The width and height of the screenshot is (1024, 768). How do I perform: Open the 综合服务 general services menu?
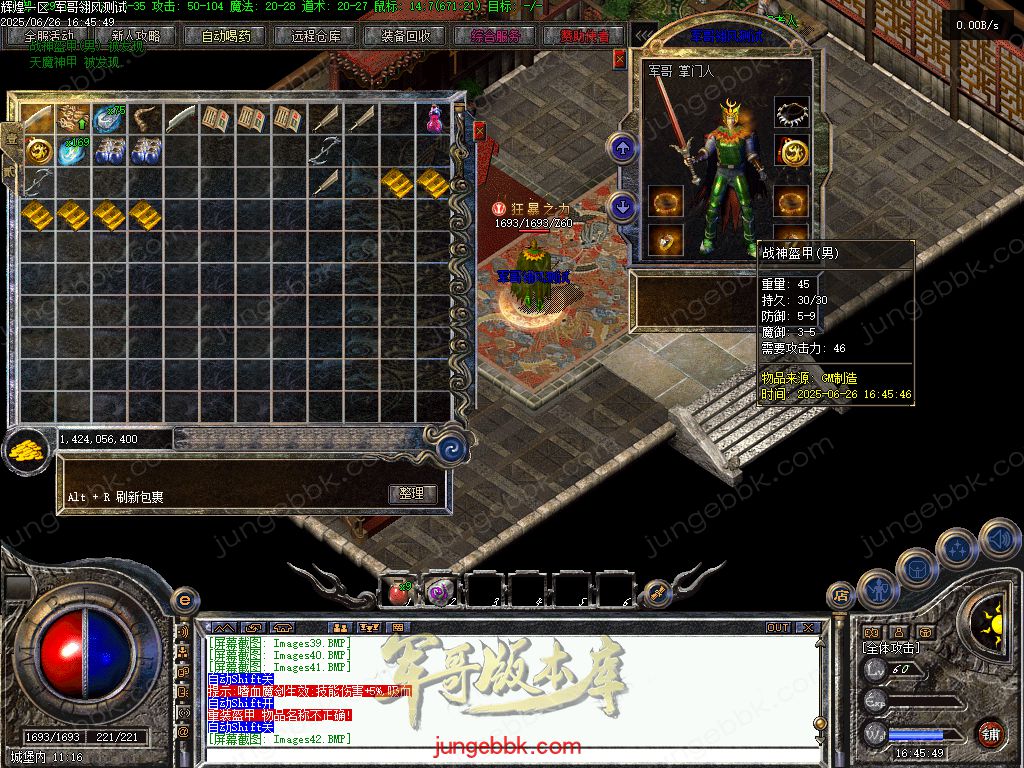pyautogui.click(x=494, y=36)
